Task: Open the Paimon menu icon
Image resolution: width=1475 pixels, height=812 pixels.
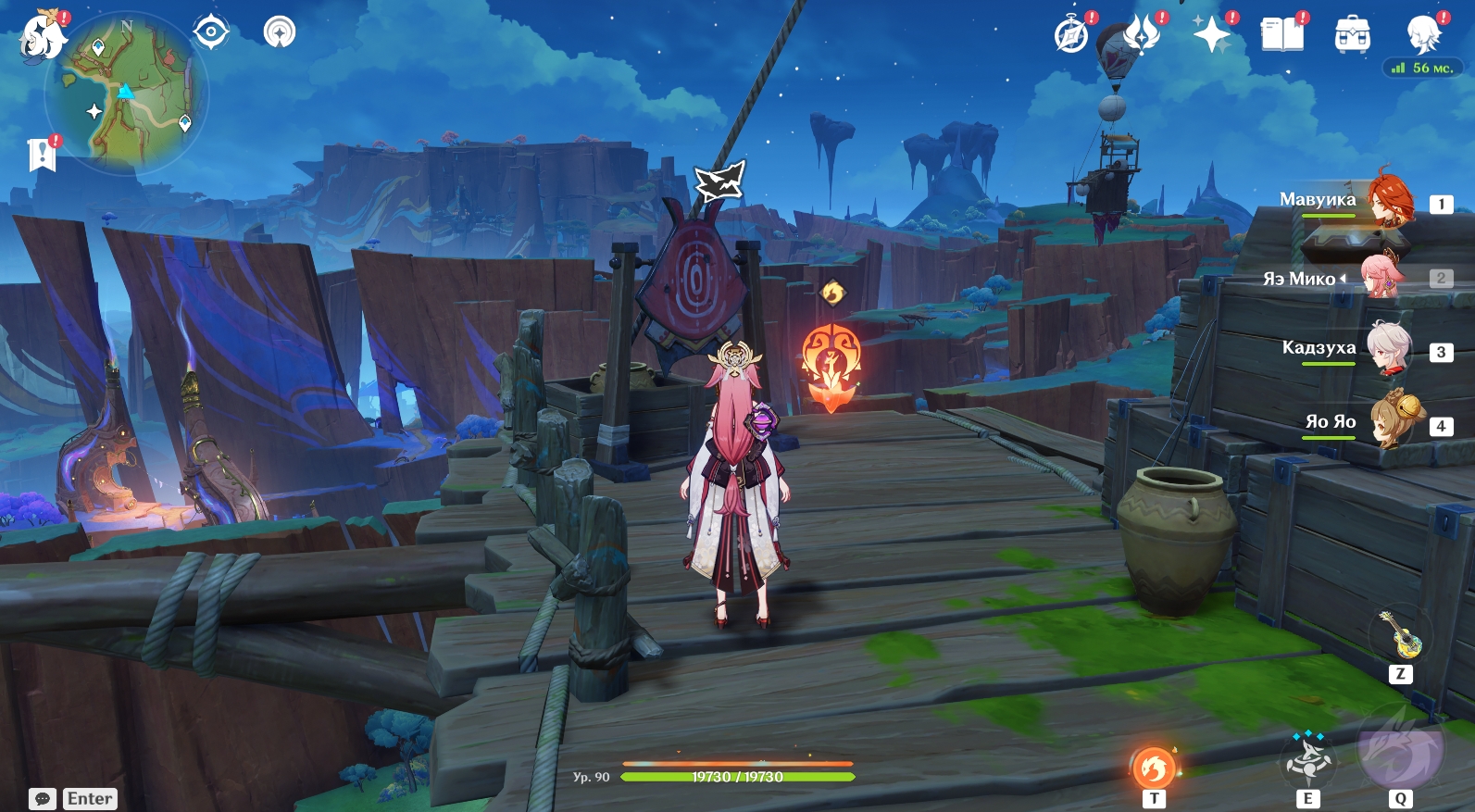Action: (x=43, y=37)
